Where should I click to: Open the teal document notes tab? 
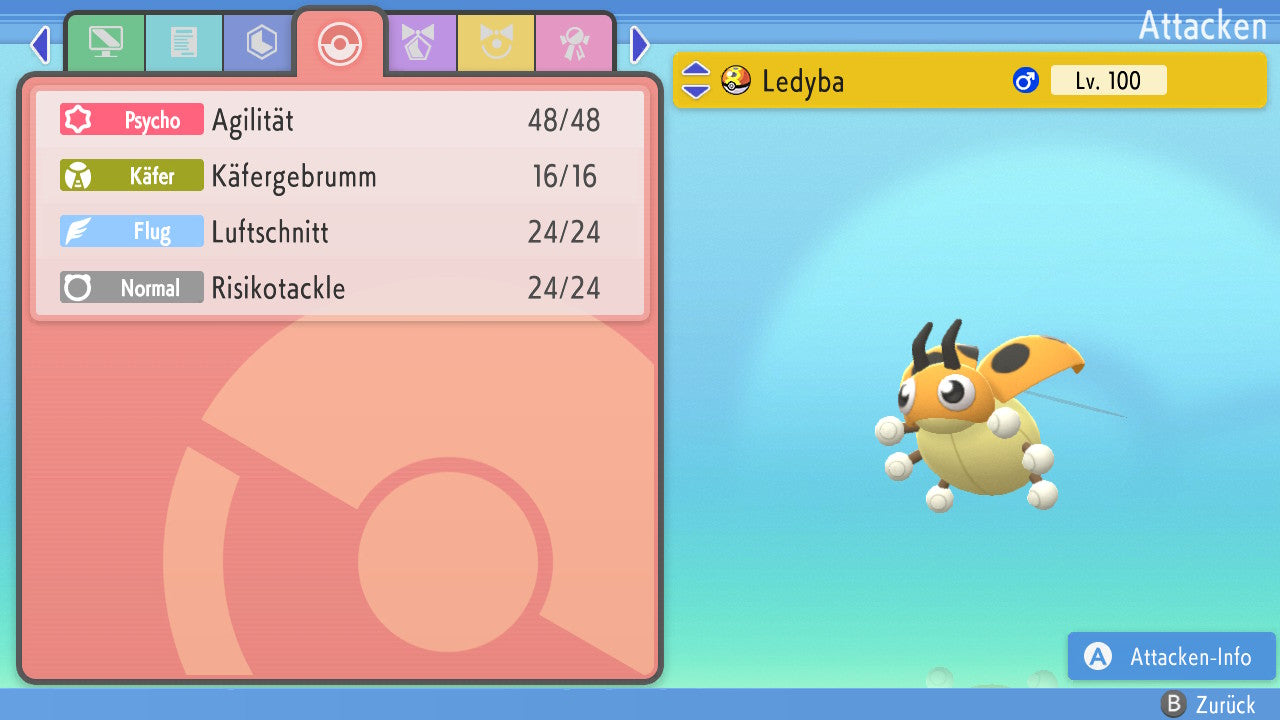(183, 43)
